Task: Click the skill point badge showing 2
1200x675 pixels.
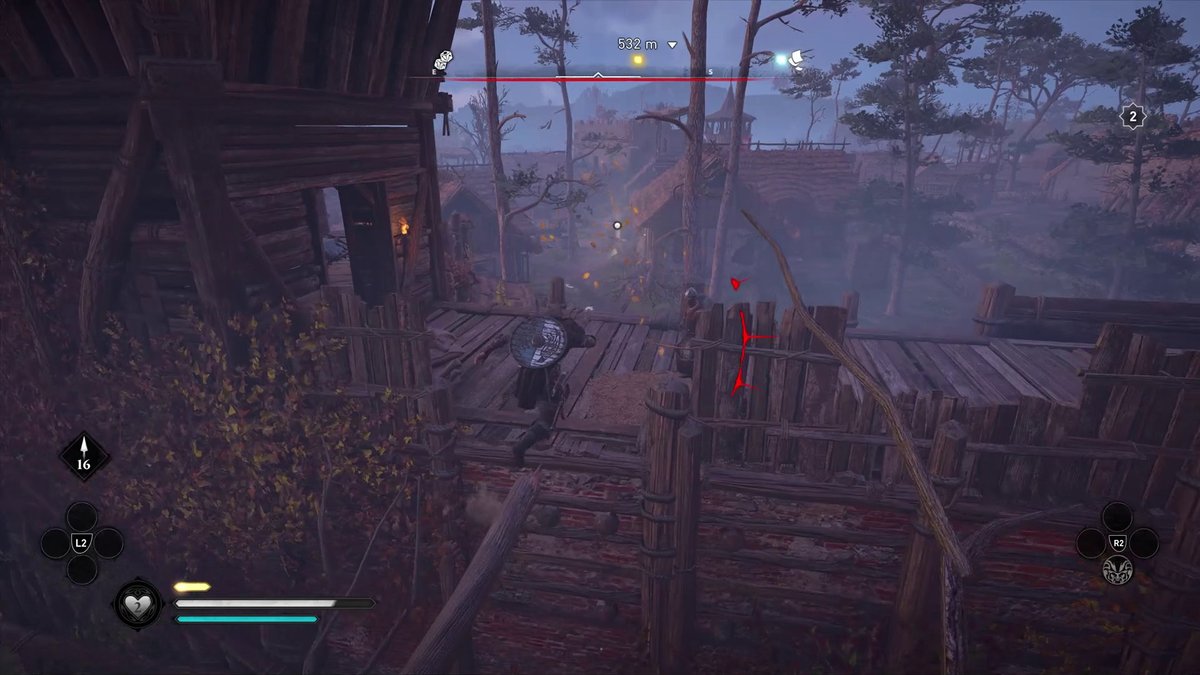Action: pos(1132,118)
